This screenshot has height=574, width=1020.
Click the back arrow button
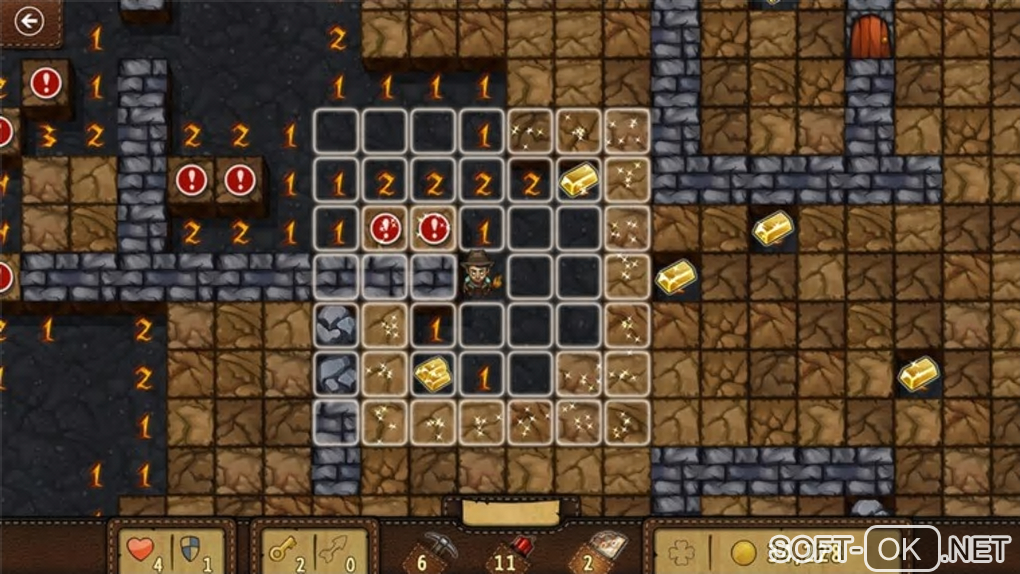[x=30, y=20]
